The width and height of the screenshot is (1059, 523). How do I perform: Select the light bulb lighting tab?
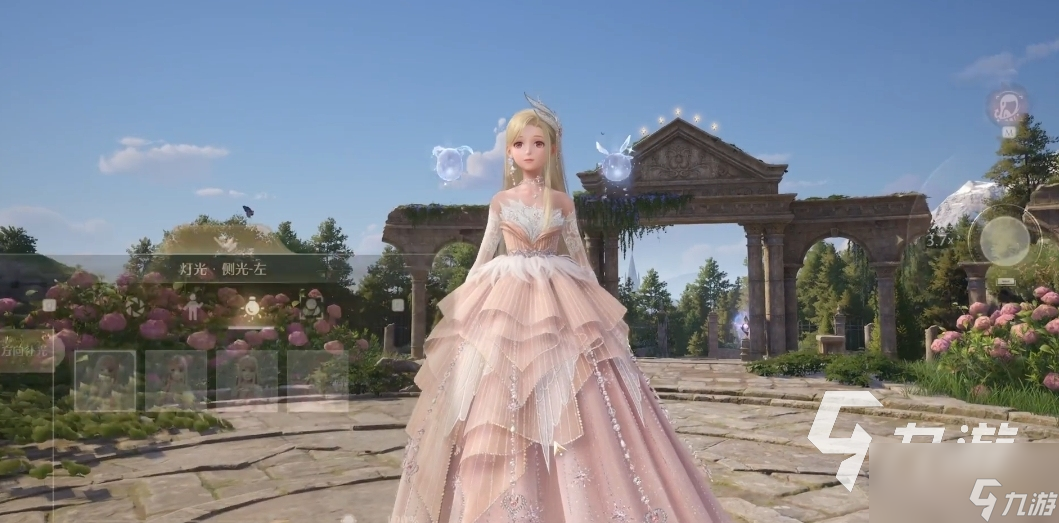click(x=252, y=308)
